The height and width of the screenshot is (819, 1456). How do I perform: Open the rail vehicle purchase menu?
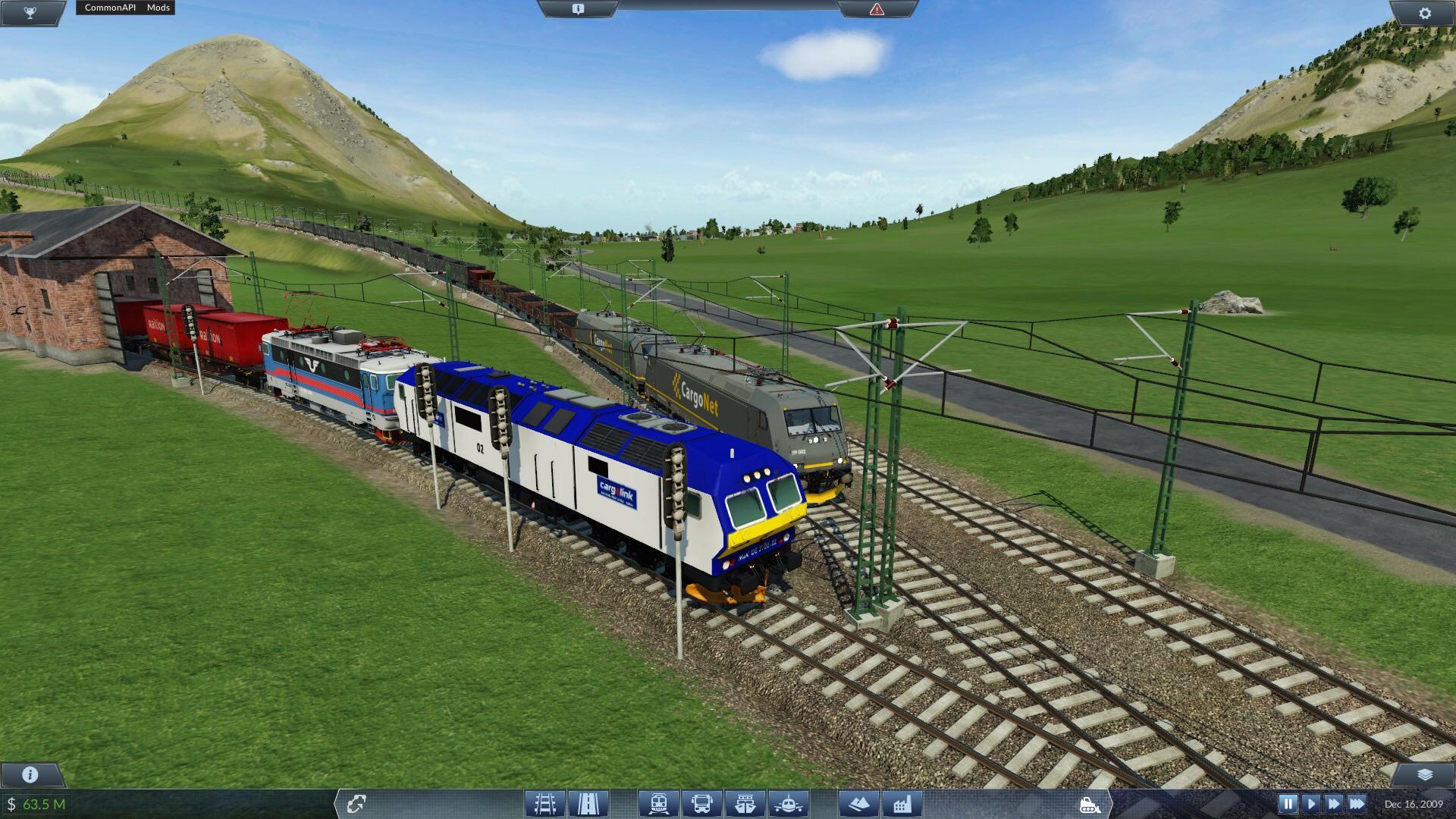(x=660, y=802)
